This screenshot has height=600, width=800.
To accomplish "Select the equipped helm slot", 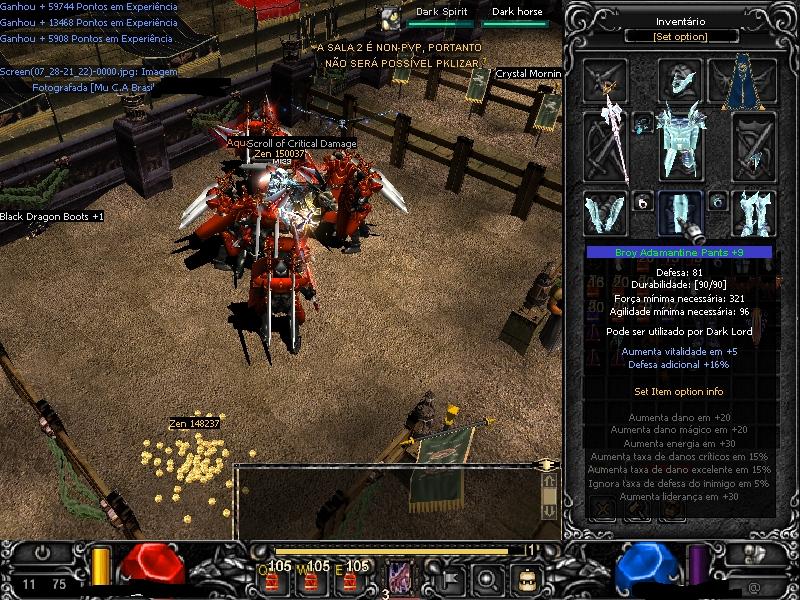I will (680, 81).
